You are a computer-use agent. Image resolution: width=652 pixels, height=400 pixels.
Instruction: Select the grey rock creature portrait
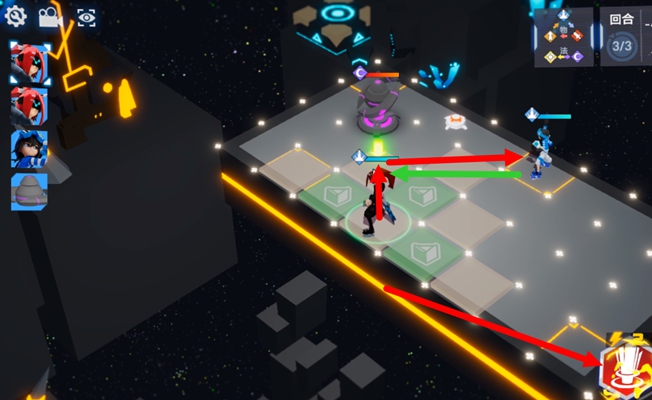[x=28, y=192]
